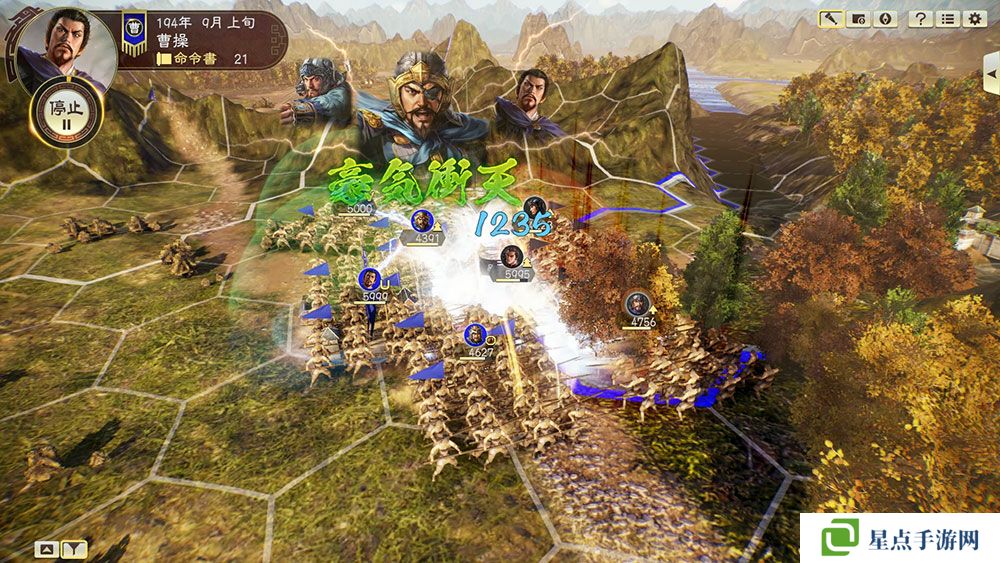The width and height of the screenshot is (1000, 563).
Task: Toggle the funnel filter button
Action: 74,548
